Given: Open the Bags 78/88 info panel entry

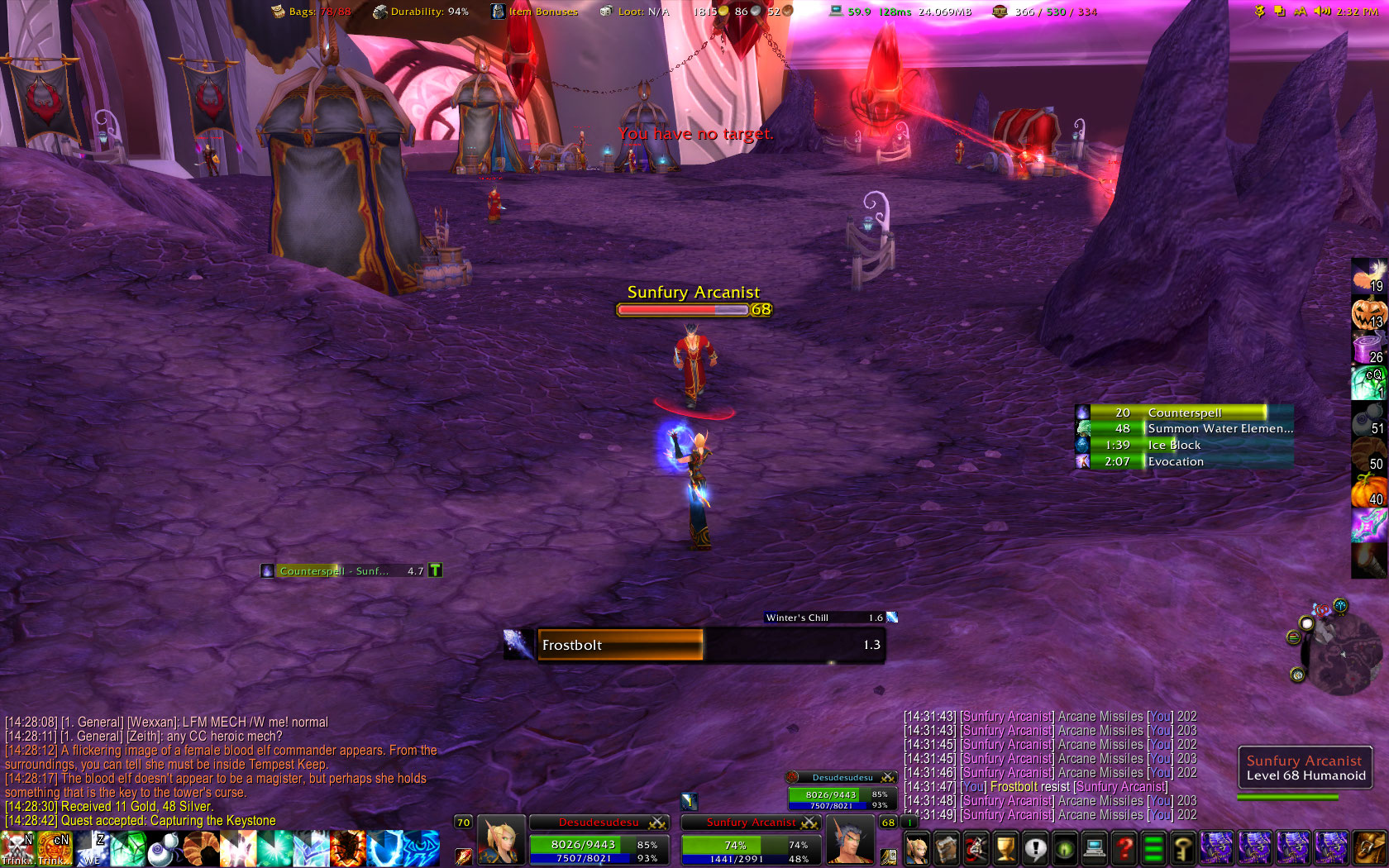Looking at the screenshot, I should point(312,12).
